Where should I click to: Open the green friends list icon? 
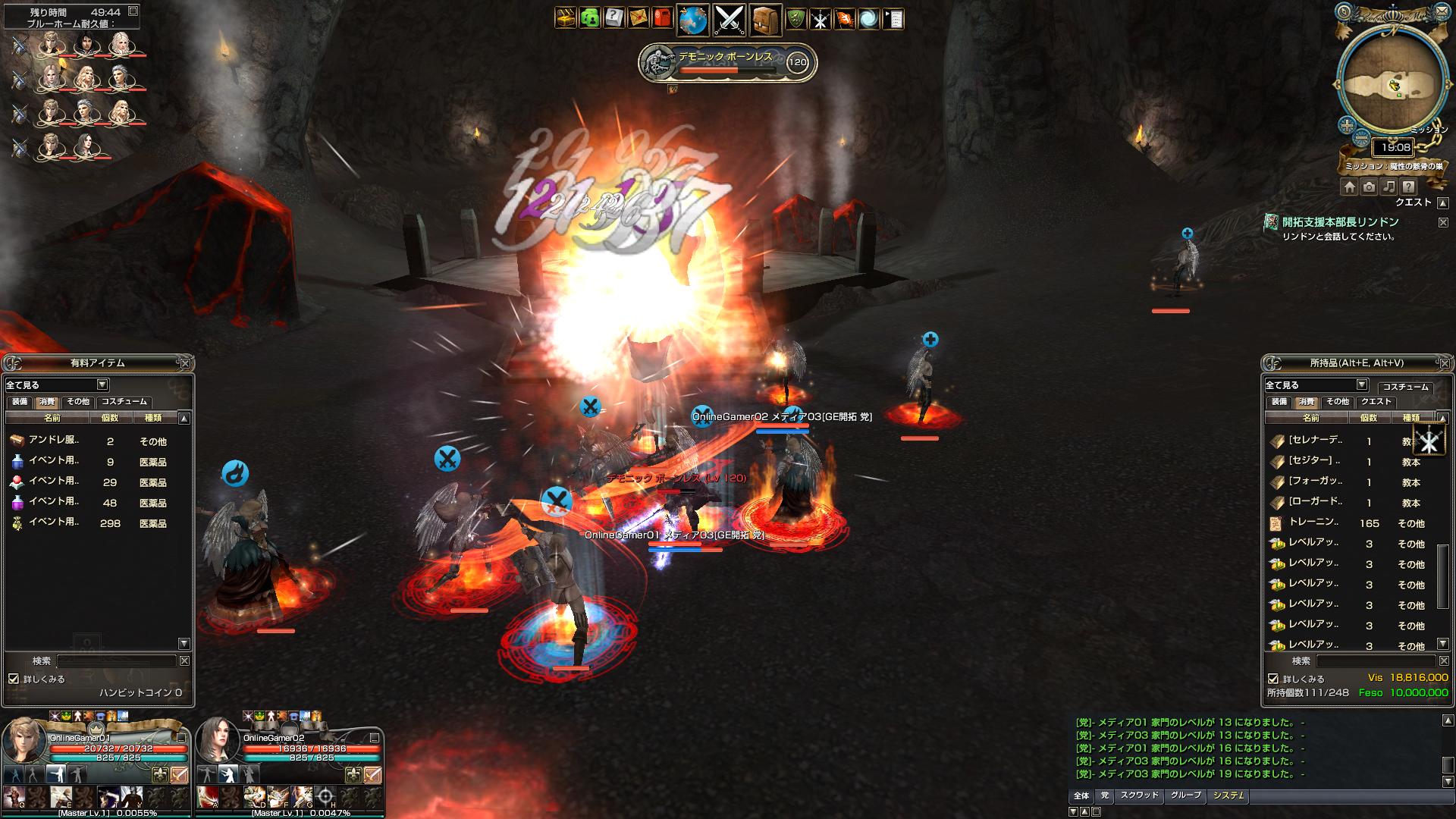(589, 19)
